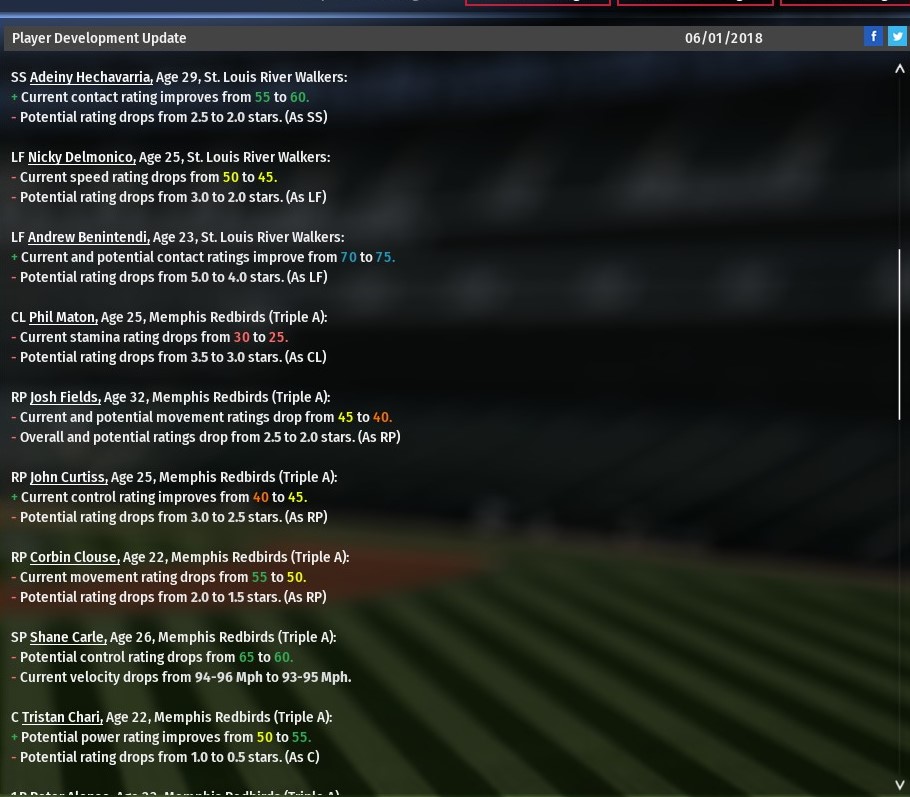Viewport: 910px width, 797px height.
Task: Share the update on Facebook
Action: 873,36
